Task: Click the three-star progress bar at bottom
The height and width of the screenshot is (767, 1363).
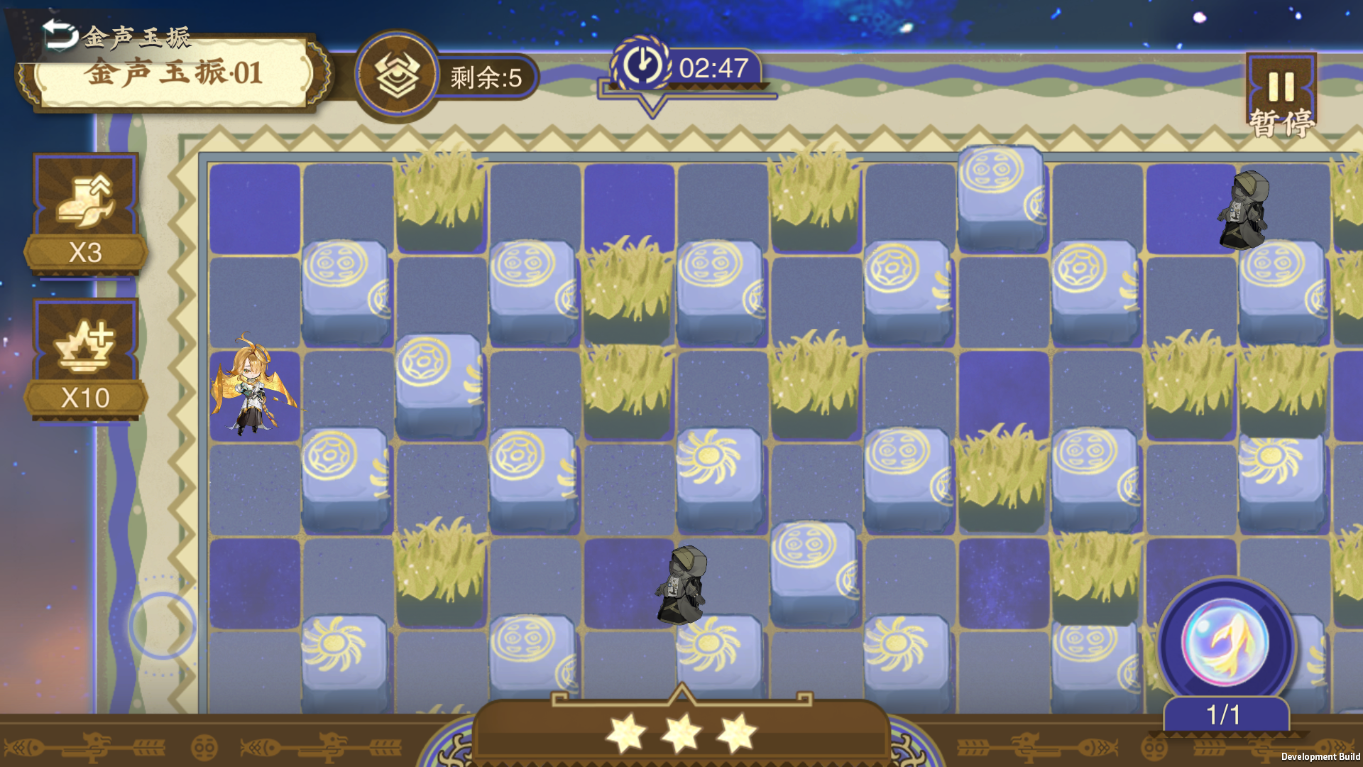Action: [x=681, y=733]
